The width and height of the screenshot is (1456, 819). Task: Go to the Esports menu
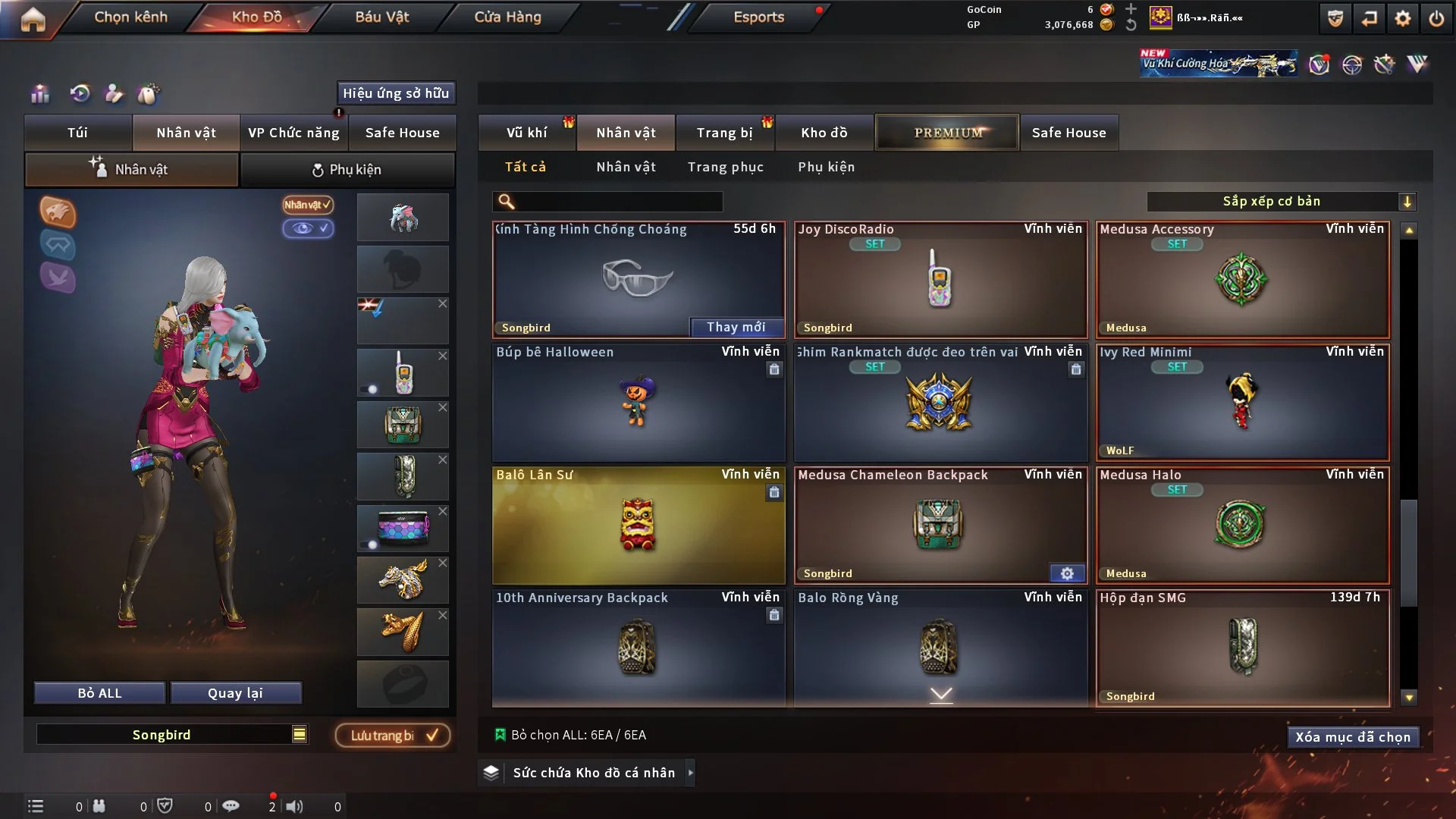tap(758, 17)
